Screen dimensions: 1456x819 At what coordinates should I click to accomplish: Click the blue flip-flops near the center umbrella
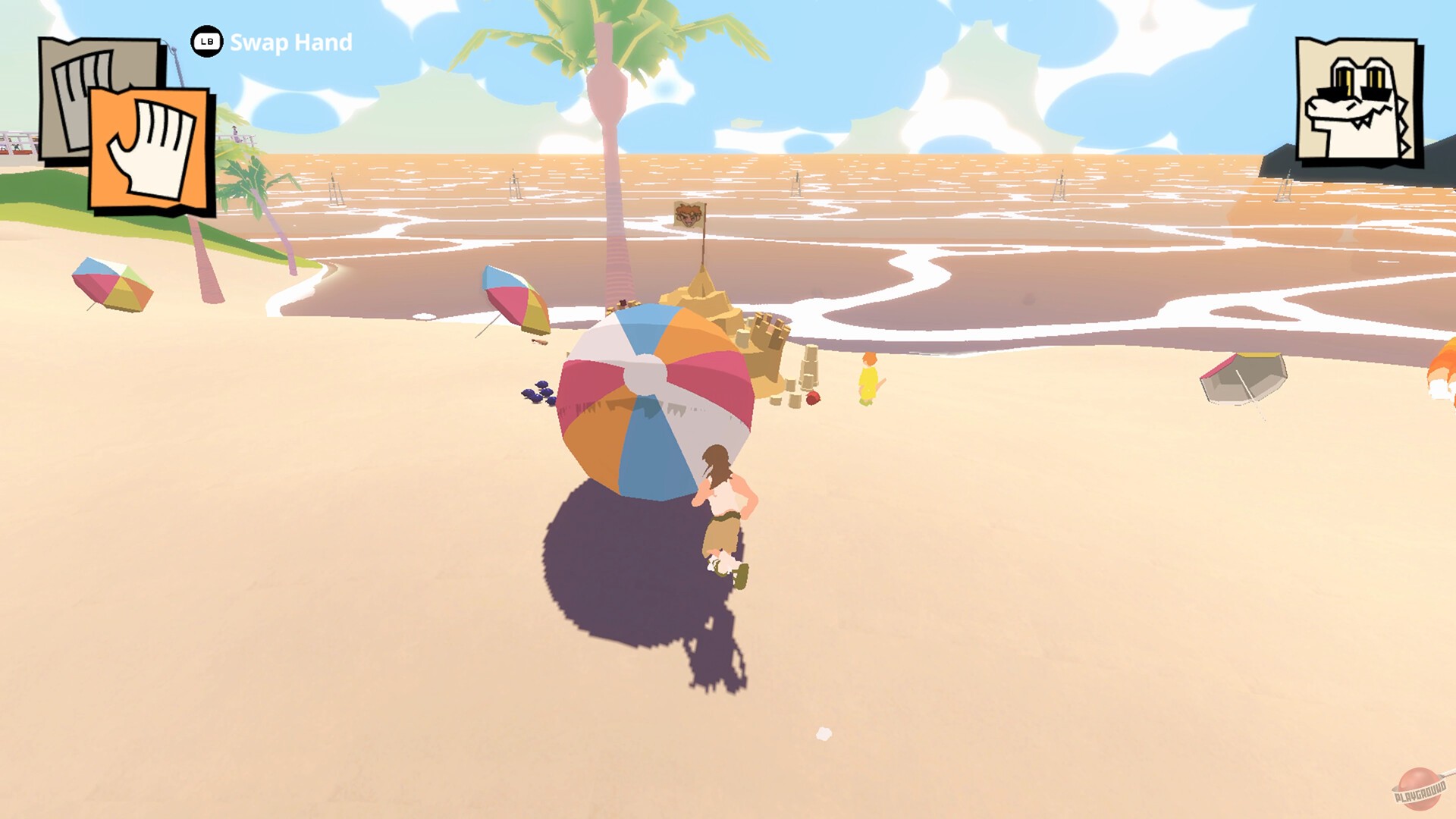coord(538,394)
